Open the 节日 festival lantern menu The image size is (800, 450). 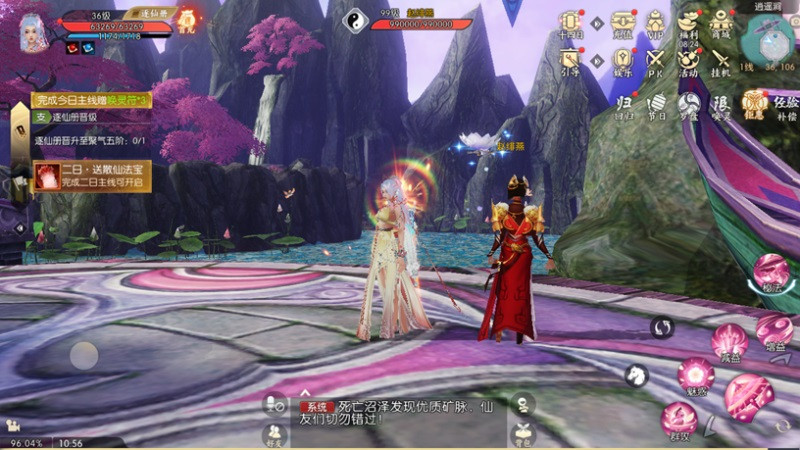[x=656, y=104]
